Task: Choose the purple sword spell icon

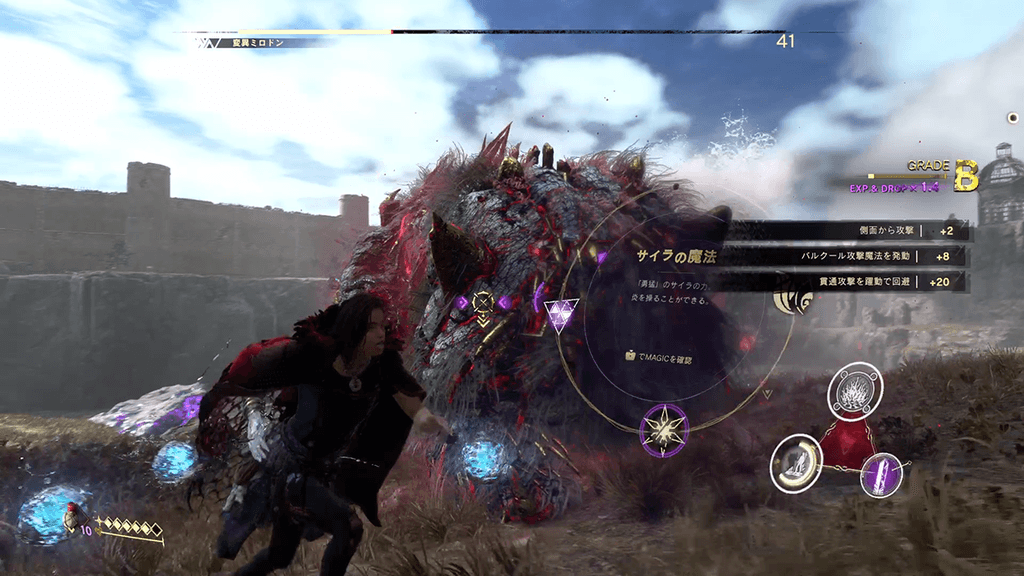Action: pos(882,474)
